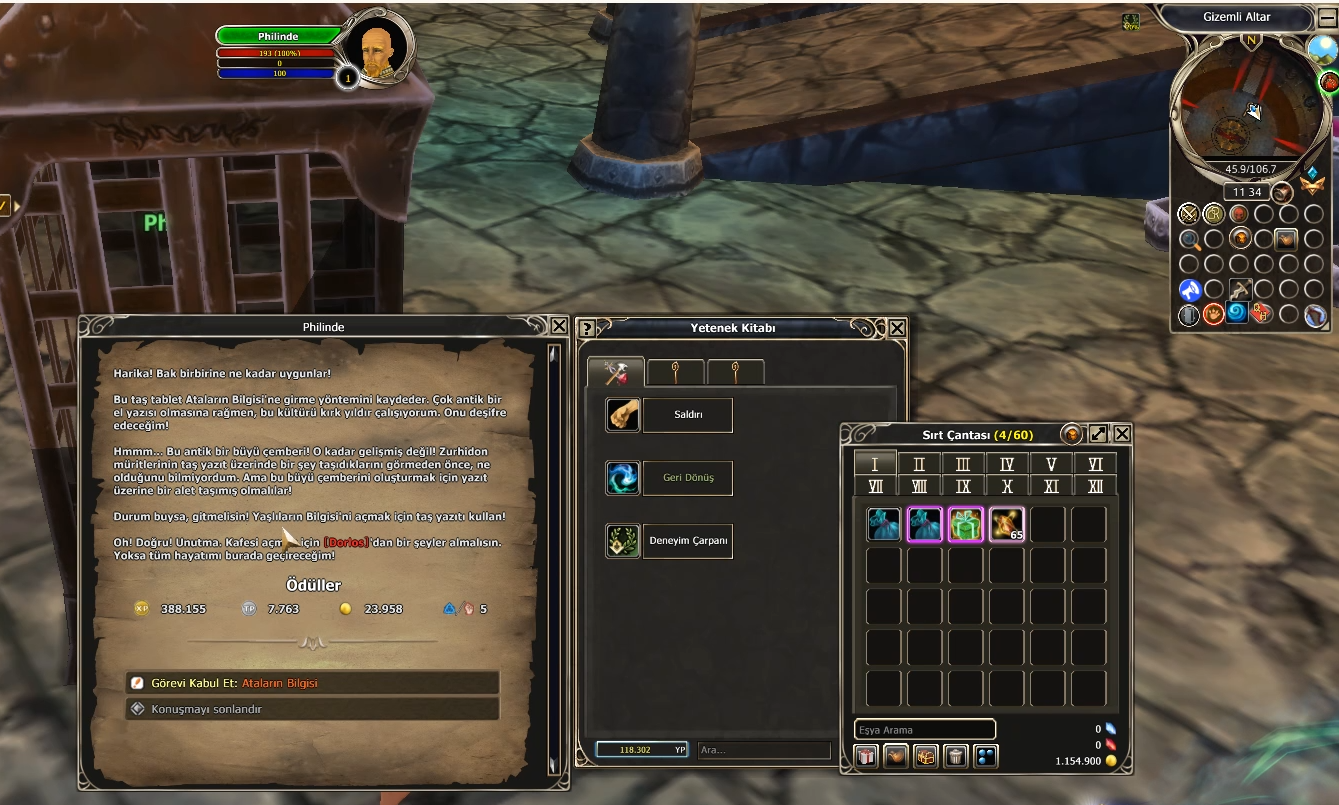Open the Yetenek Kitabı help question mark
This screenshot has height=805, width=1339.
tap(587, 328)
